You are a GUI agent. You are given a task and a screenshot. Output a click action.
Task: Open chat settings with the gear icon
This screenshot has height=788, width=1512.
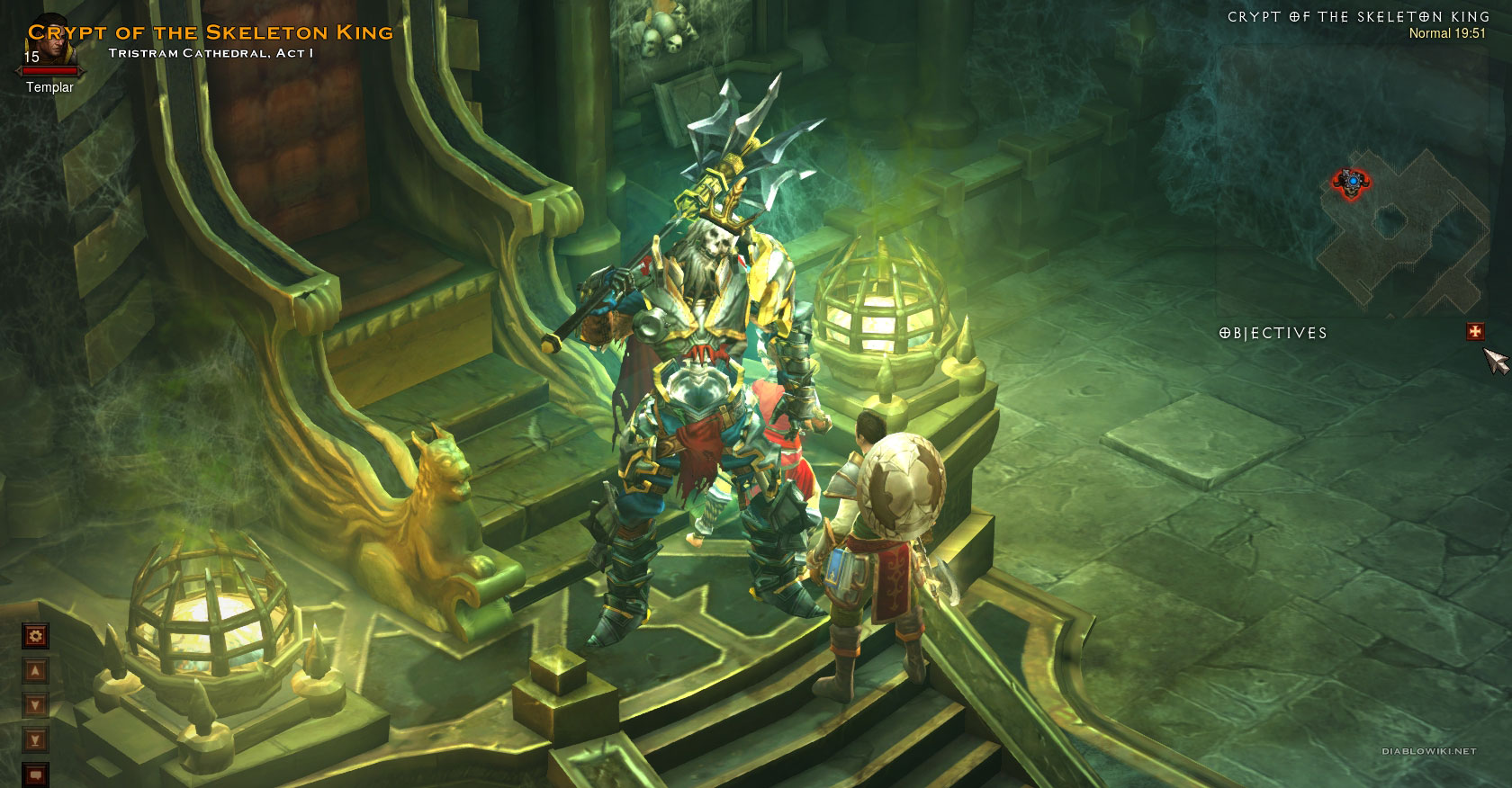click(35, 636)
